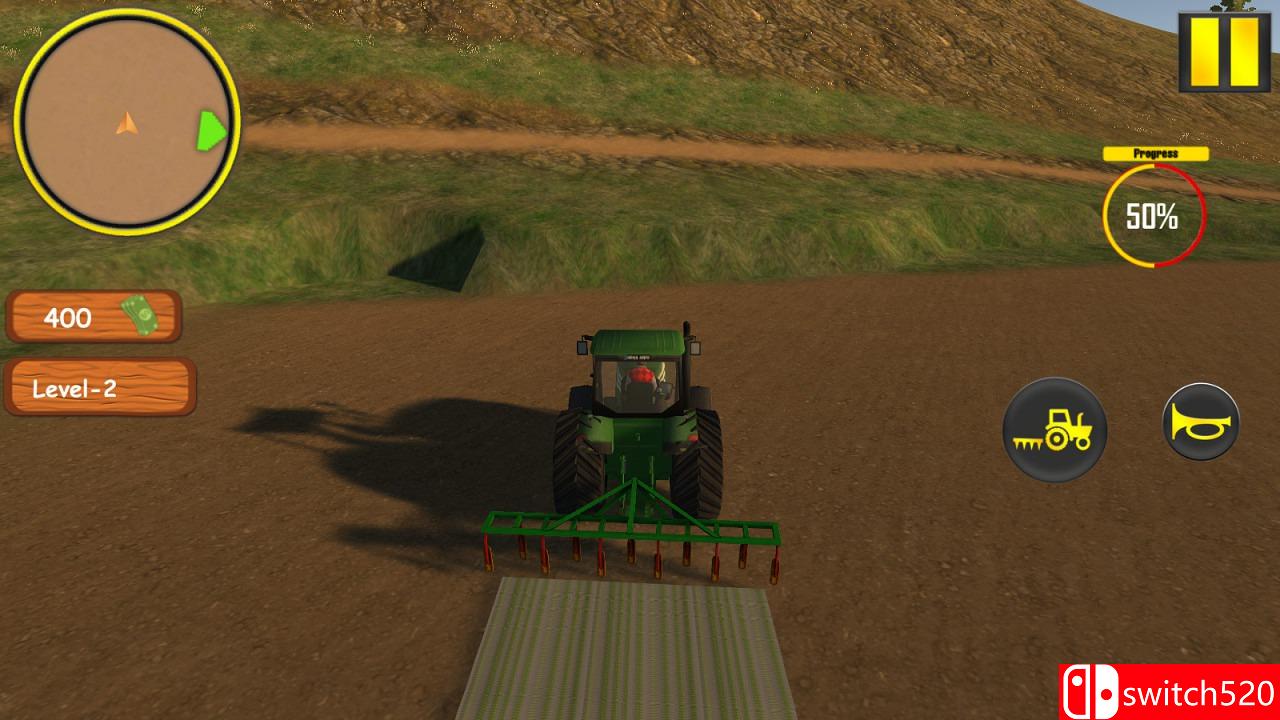
Task: Click the Progress indicator label
Action: (1154, 153)
